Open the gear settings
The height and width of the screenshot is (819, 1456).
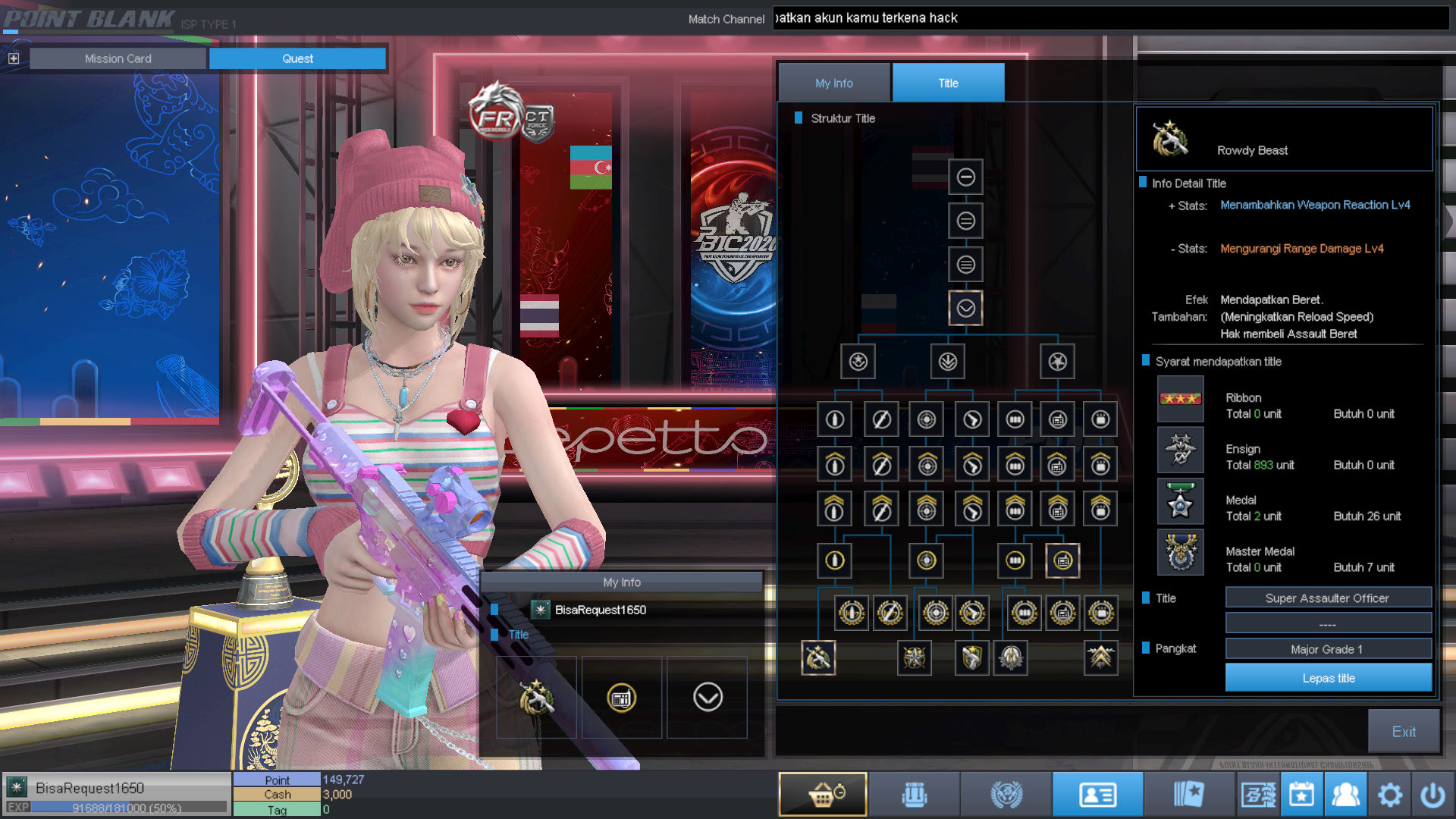point(1389,794)
